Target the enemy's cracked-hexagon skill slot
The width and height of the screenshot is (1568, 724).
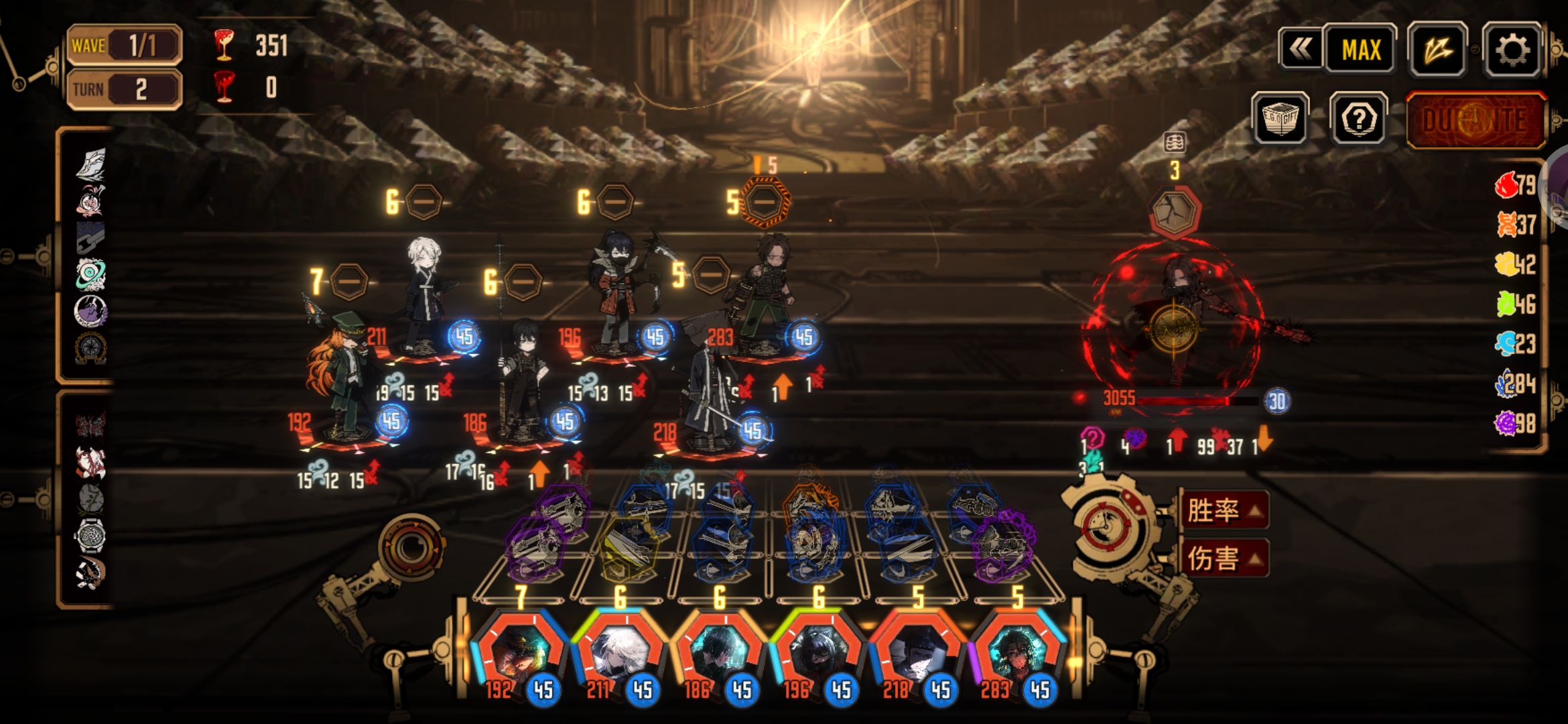click(x=1174, y=213)
